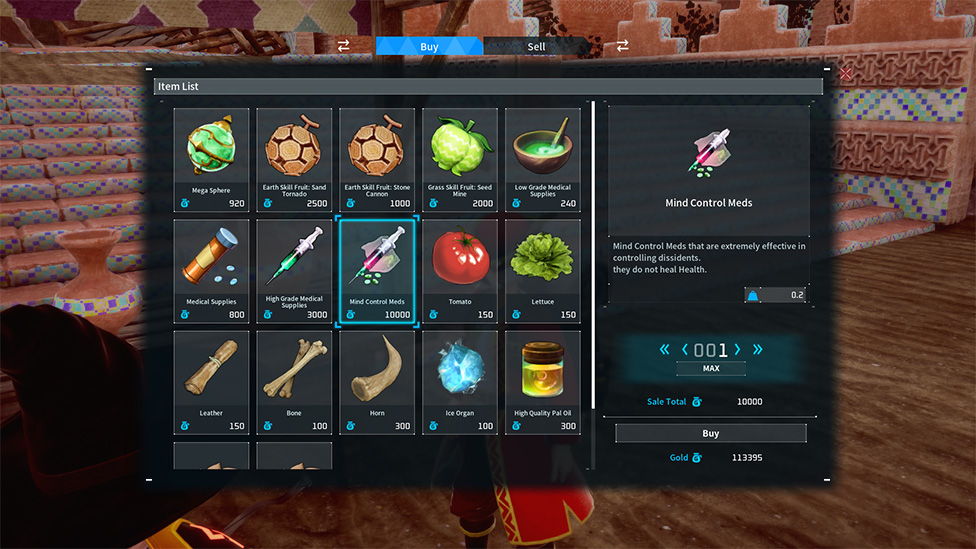
Task: Close the shop window
Action: [x=846, y=73]
